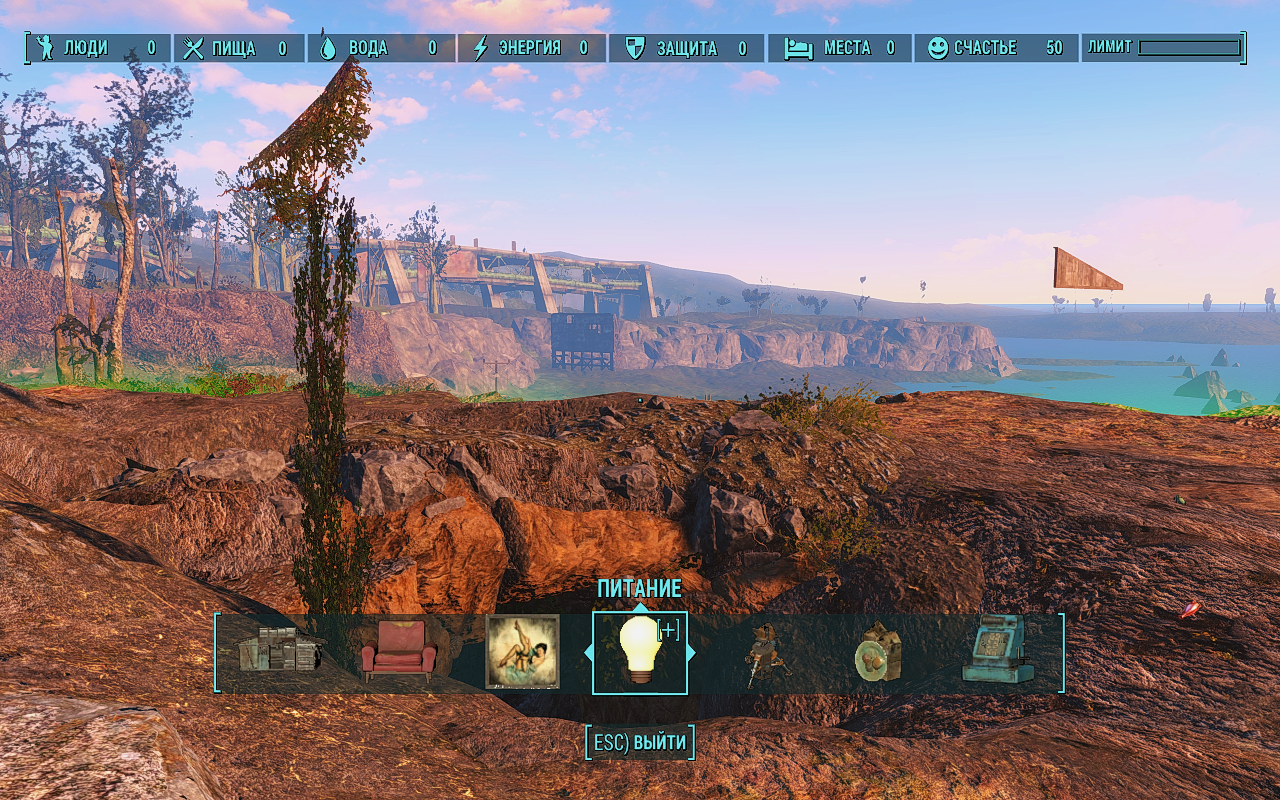Click the right arrow beside the light bulb
Screen dimensions: 1280x800
[691, 653]
